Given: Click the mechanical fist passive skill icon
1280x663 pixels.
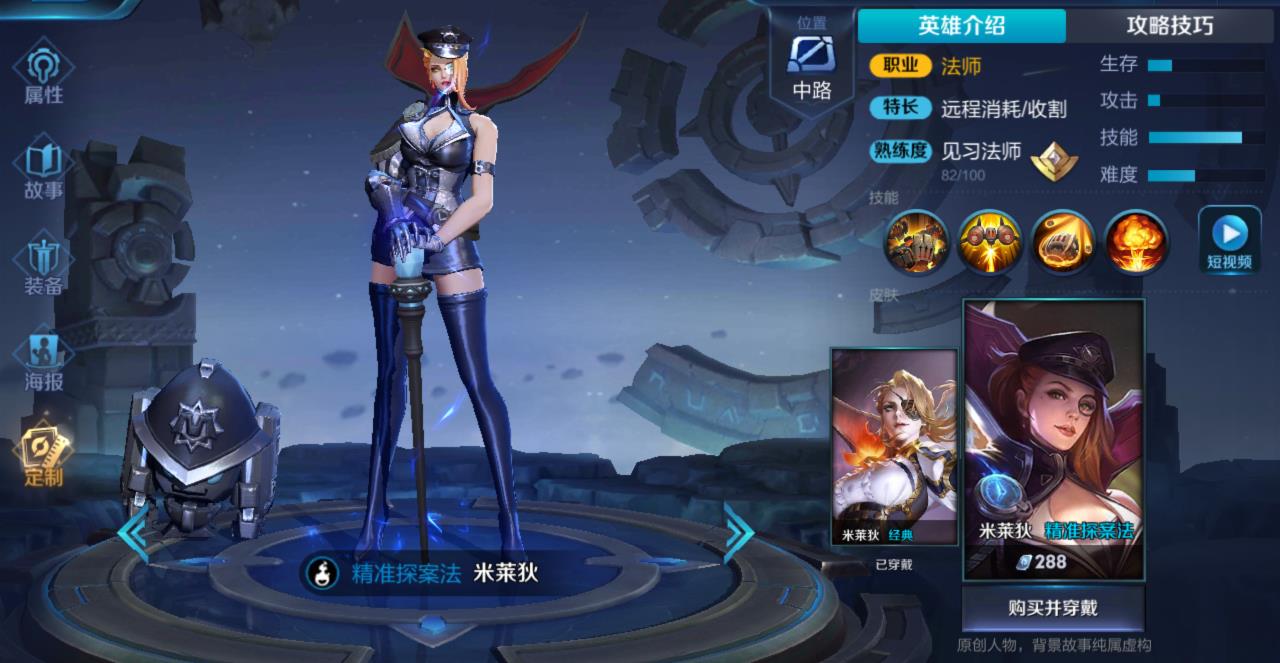Looking at the screenshot, I should (x=915, y=241).
